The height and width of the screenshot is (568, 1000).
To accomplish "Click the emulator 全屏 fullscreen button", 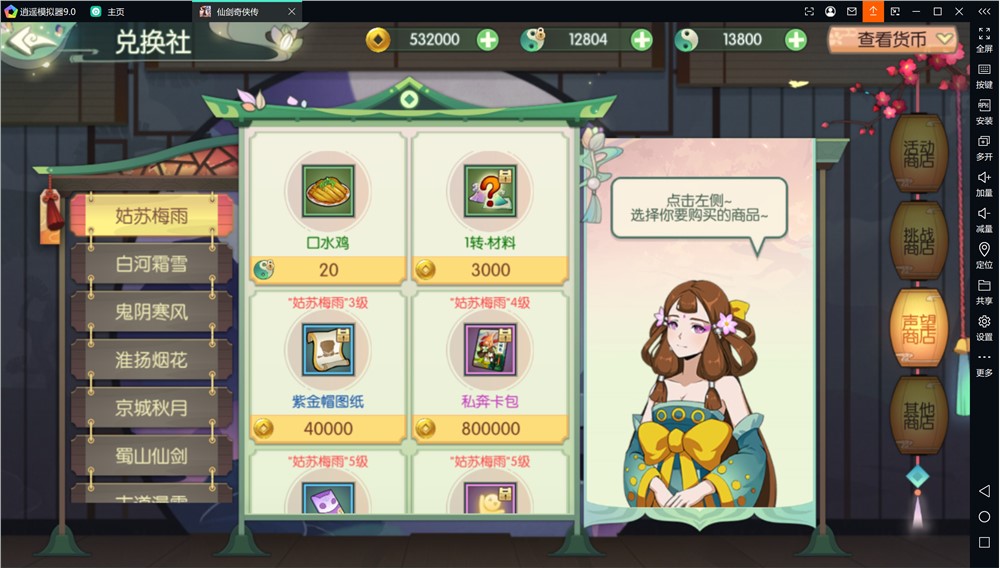I will (984, 39).
